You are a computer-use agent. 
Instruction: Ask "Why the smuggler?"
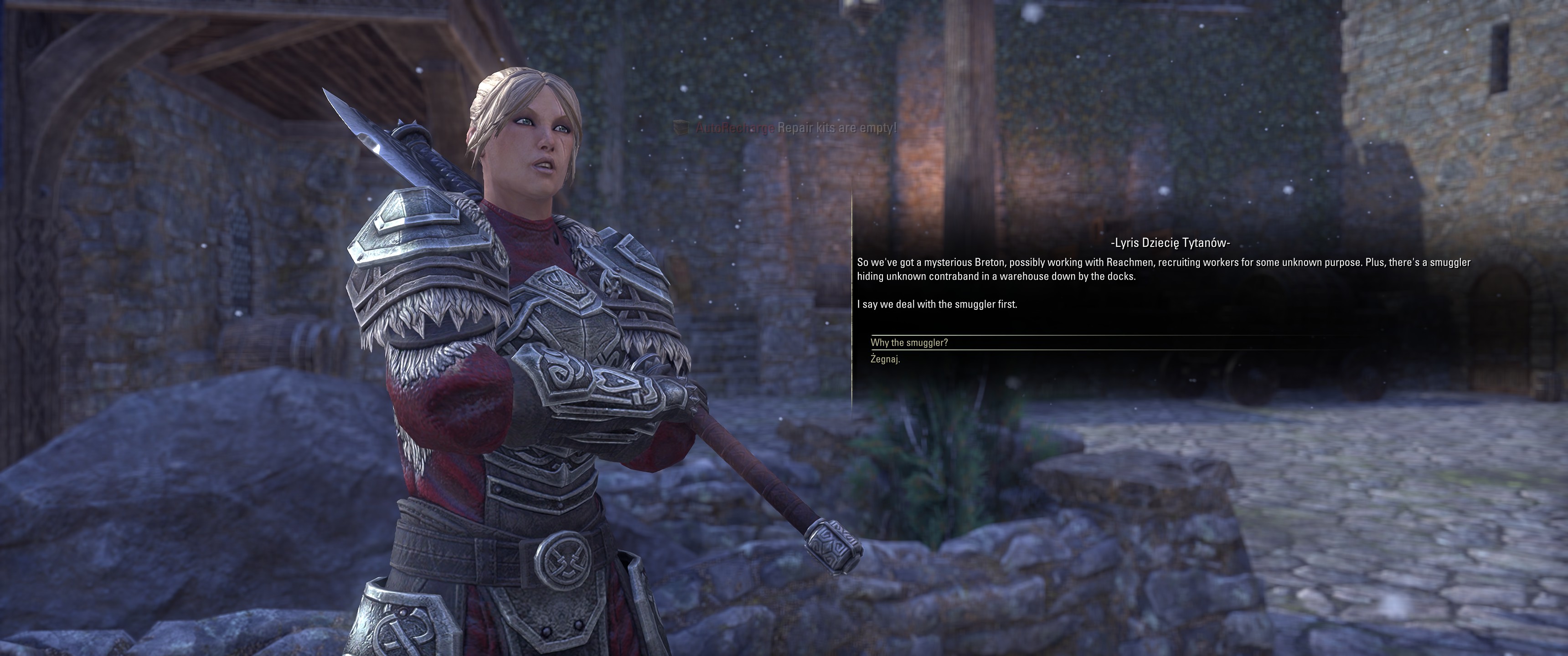pyautogui.click(x=909, y=343)
